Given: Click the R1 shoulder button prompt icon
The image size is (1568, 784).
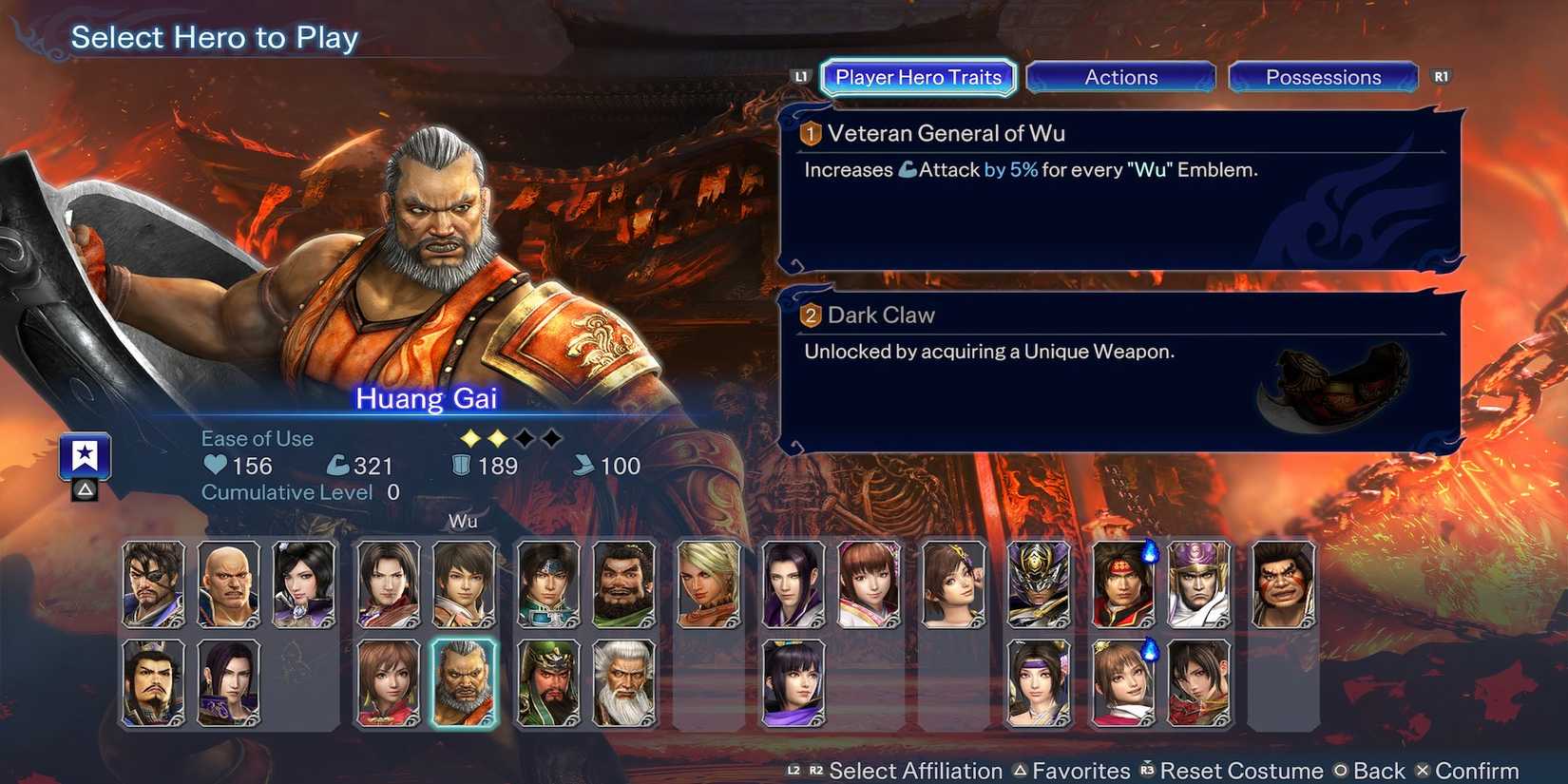Looking at the screenshot, I should [1441, 77].
